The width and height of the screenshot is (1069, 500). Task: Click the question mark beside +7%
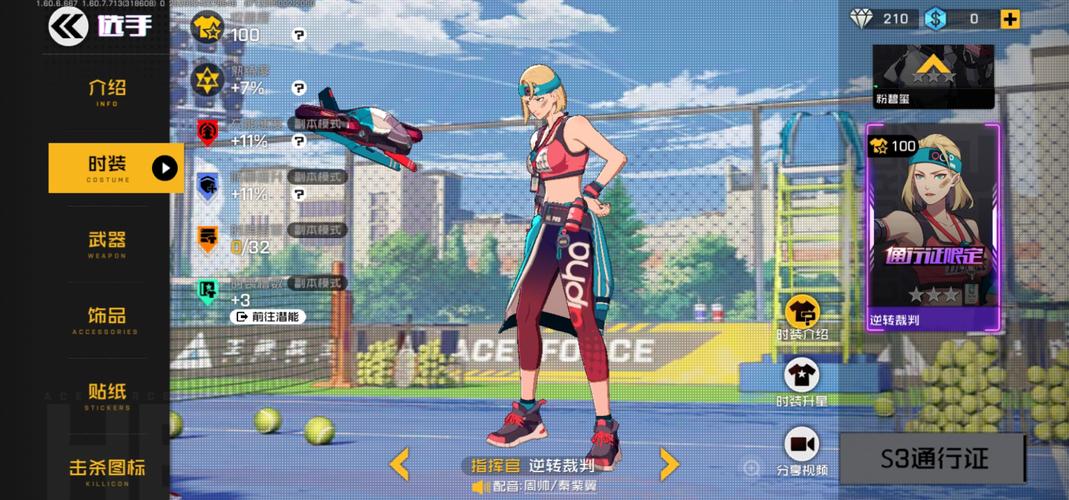click(x=299, y=88)
